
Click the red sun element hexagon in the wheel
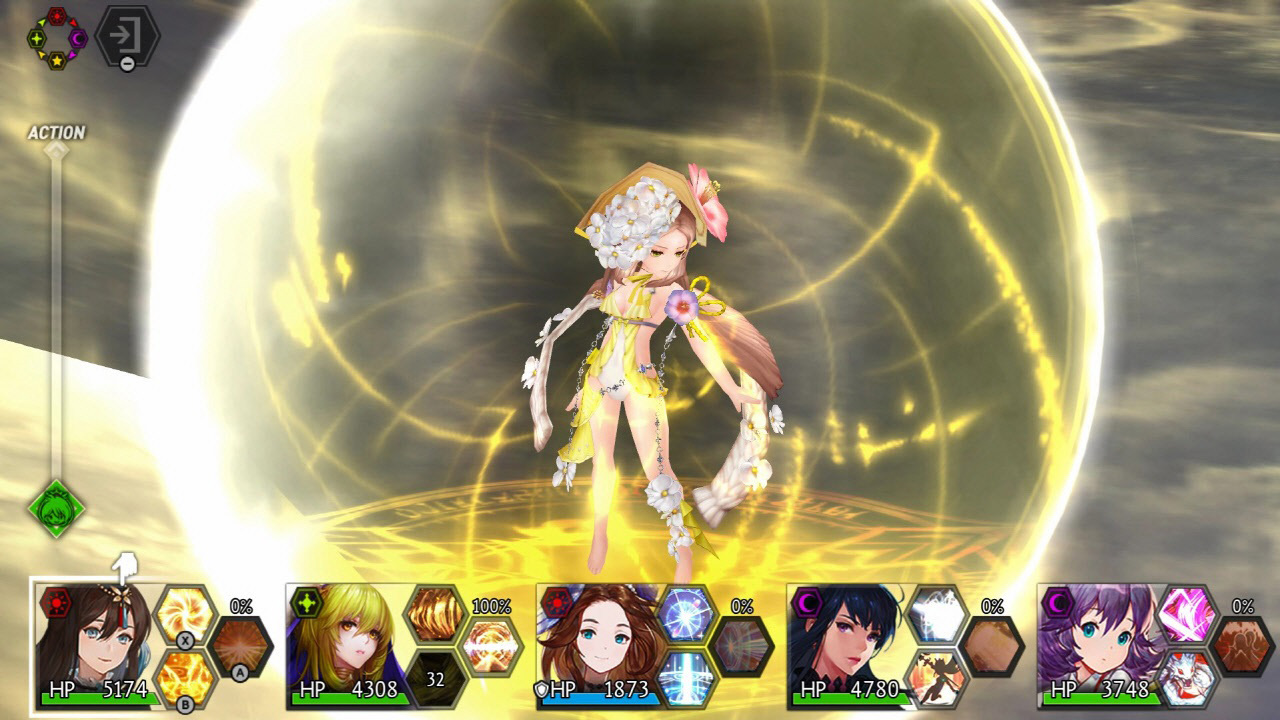point(57,15)
